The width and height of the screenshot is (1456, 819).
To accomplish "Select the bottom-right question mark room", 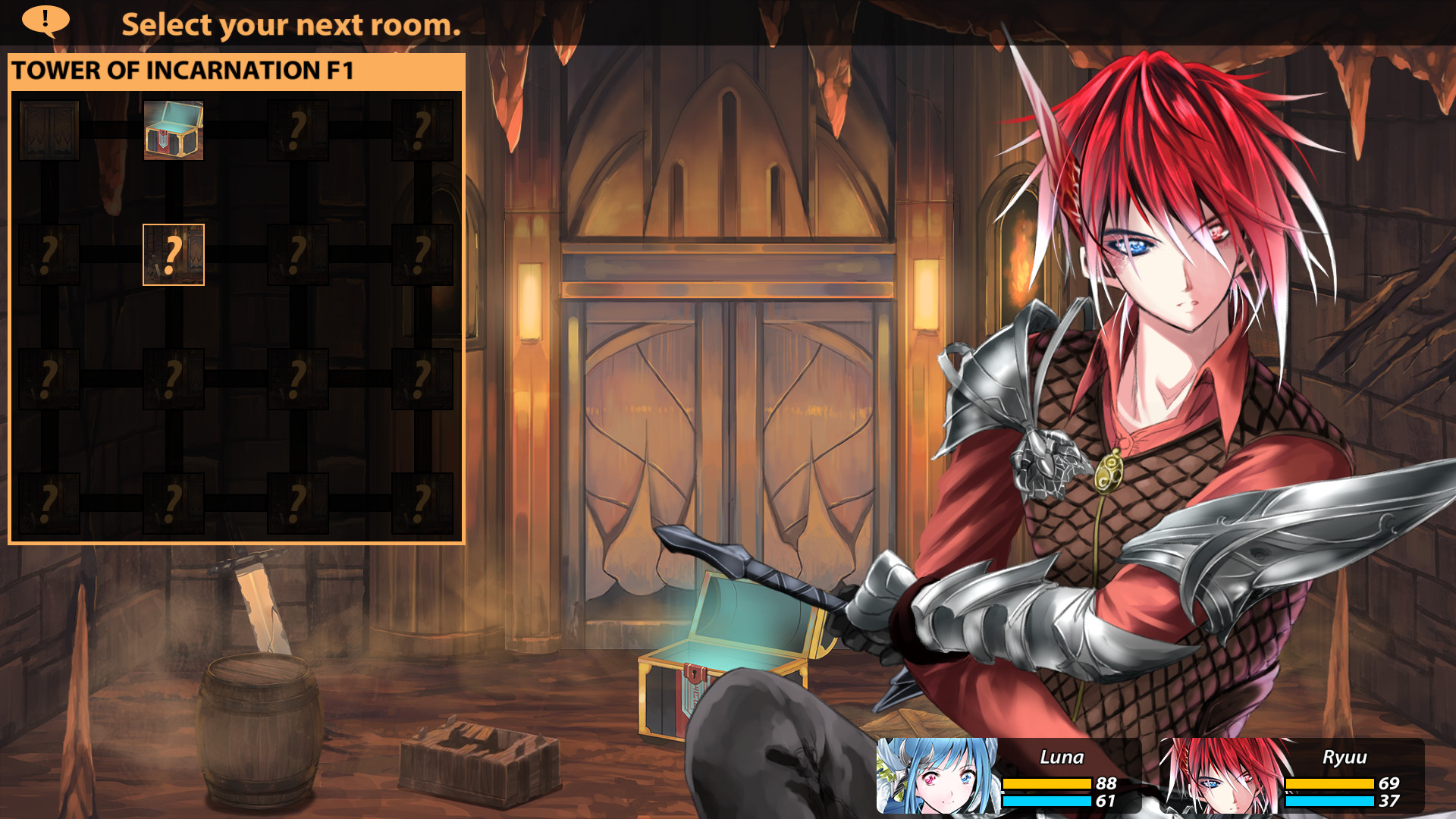I will point(420,502).
